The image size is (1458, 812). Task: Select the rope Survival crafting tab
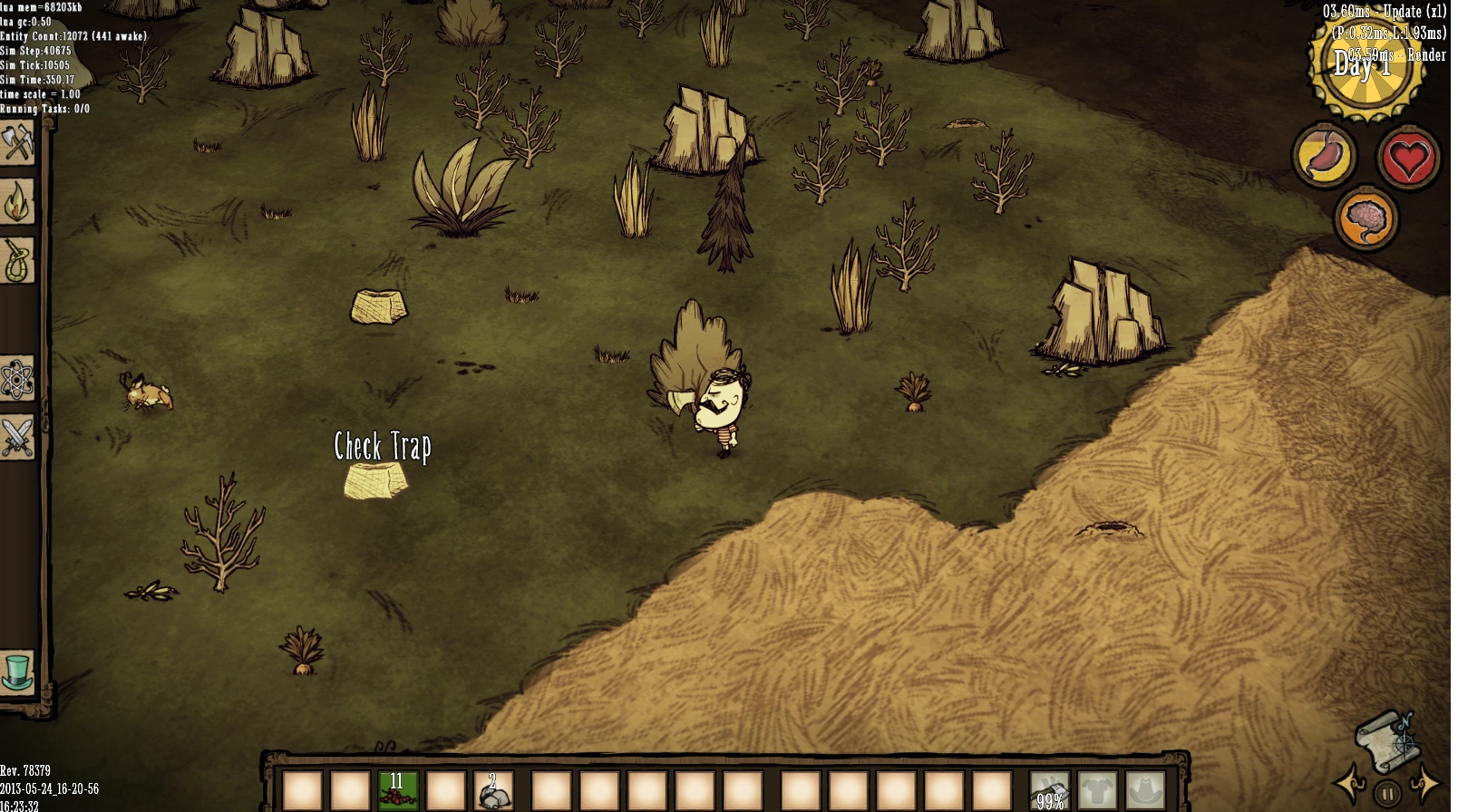pos(17,262)
